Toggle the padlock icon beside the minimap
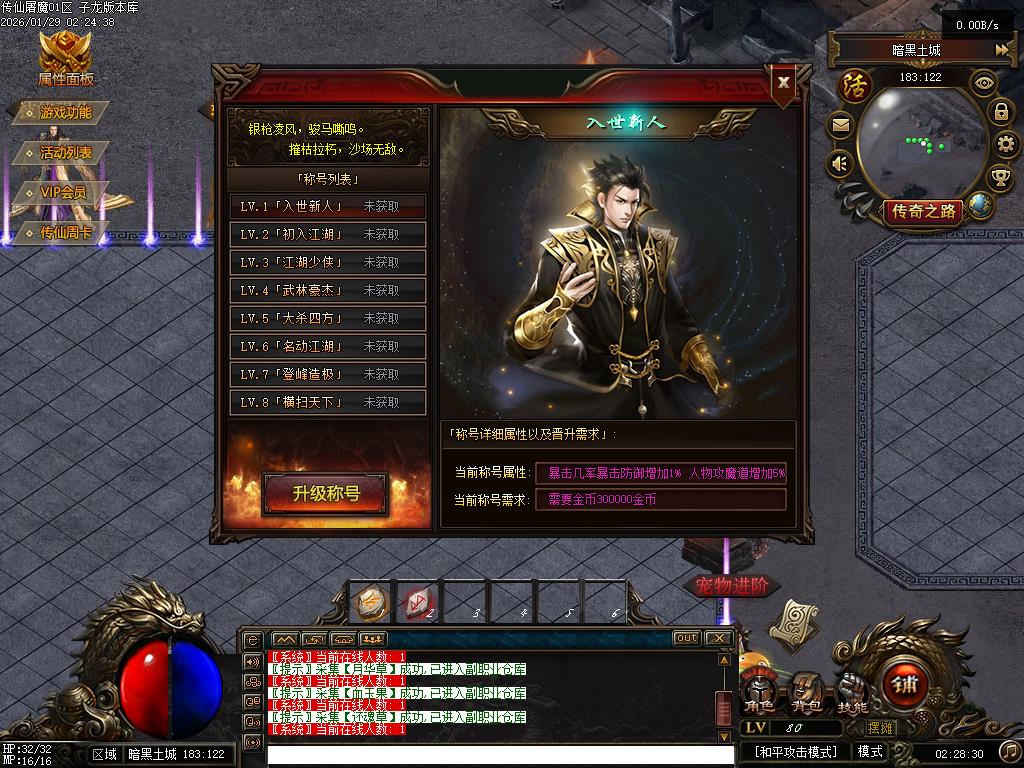 pos(1000,111)
